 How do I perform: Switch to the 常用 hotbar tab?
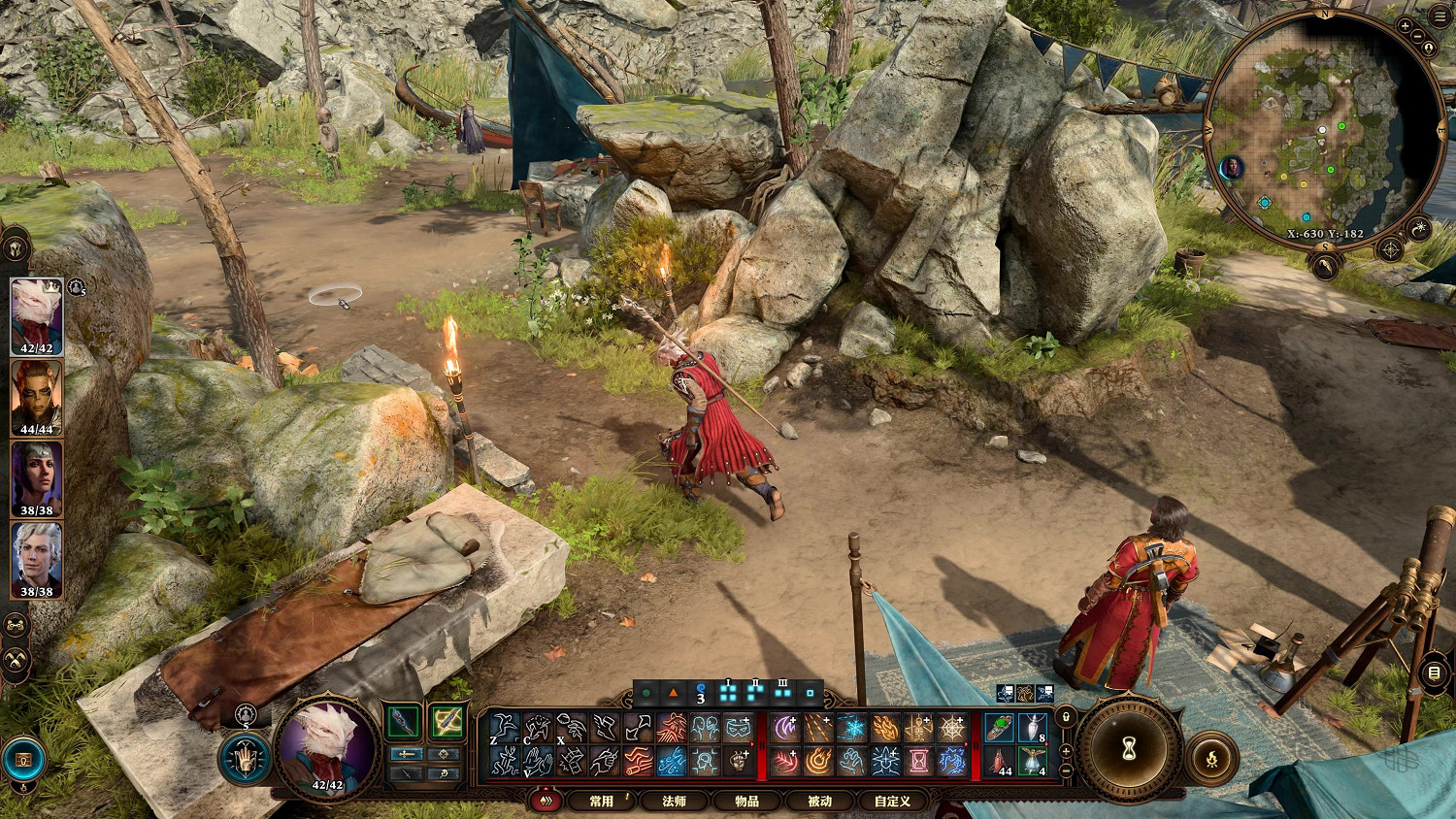click(x=602, y=801)
